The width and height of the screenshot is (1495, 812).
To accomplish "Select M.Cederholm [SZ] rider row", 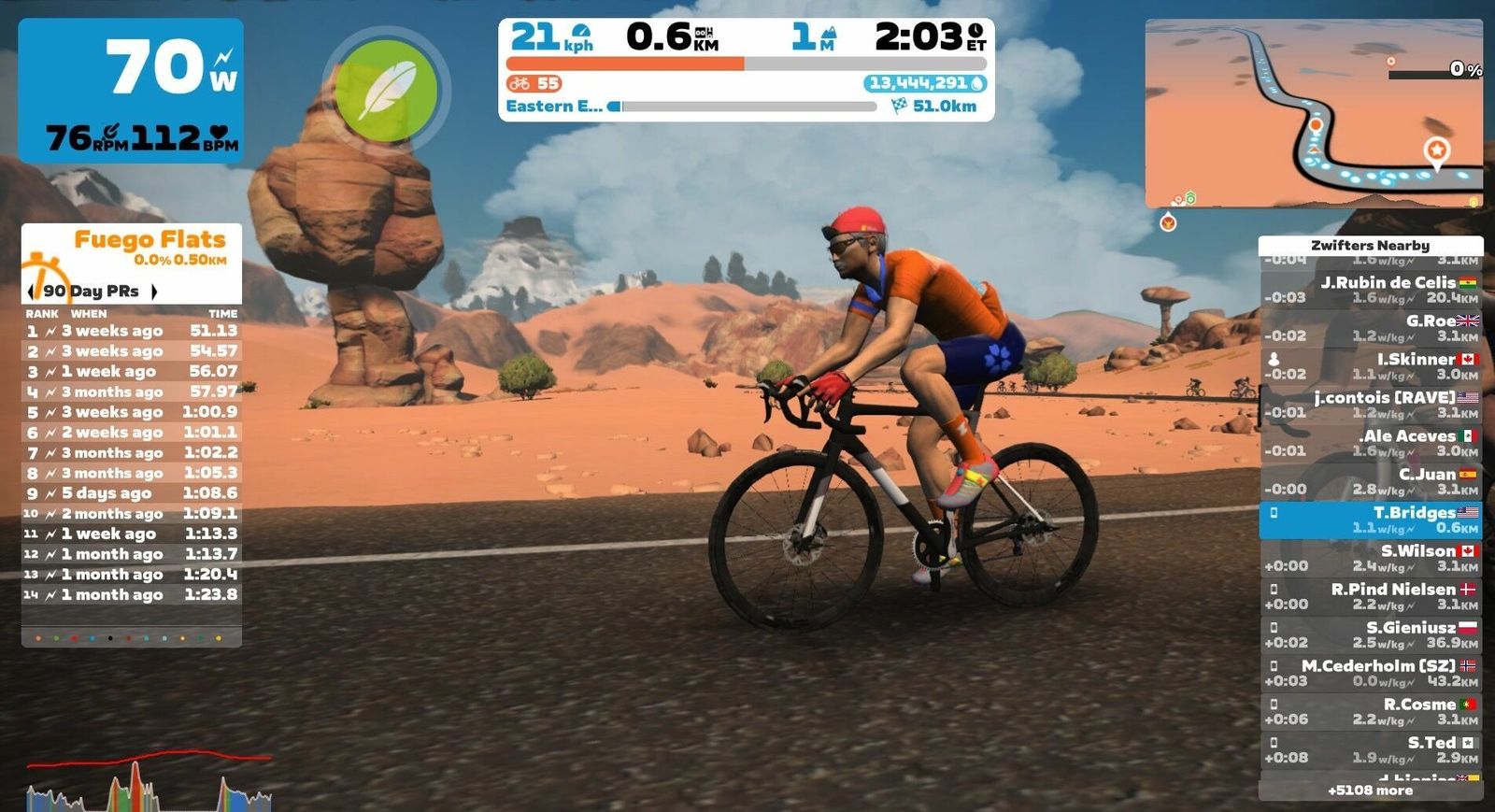I will (1371, 673).
